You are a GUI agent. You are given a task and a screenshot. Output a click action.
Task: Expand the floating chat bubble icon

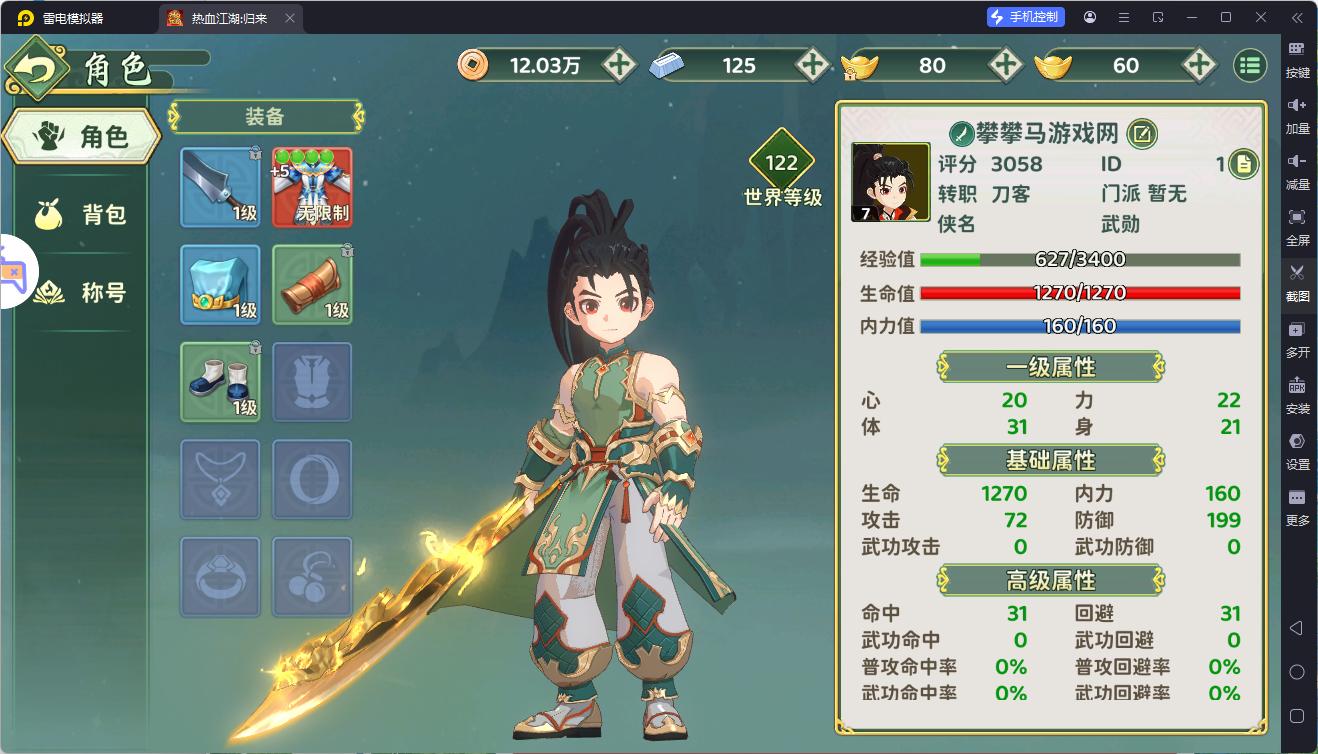[14, 272]
